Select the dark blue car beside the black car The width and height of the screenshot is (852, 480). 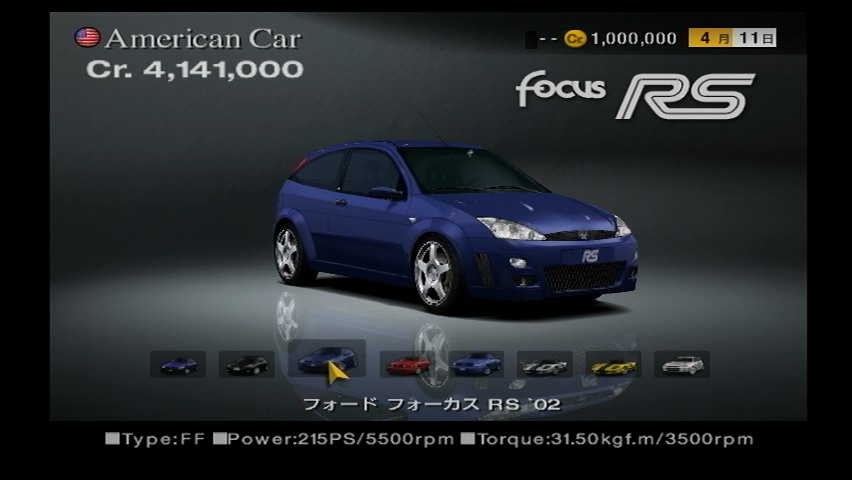178,364
